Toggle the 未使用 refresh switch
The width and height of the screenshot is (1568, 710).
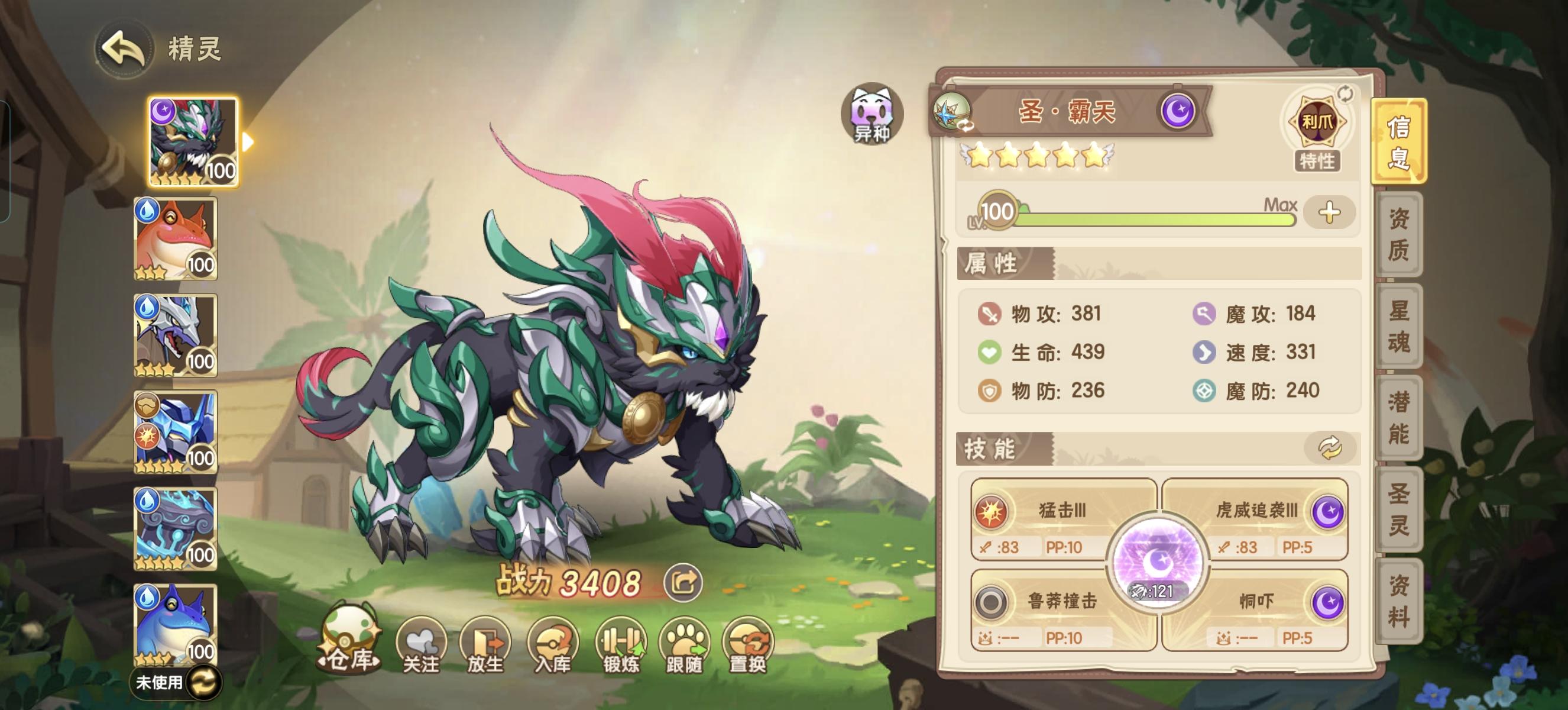pos(205,683)
